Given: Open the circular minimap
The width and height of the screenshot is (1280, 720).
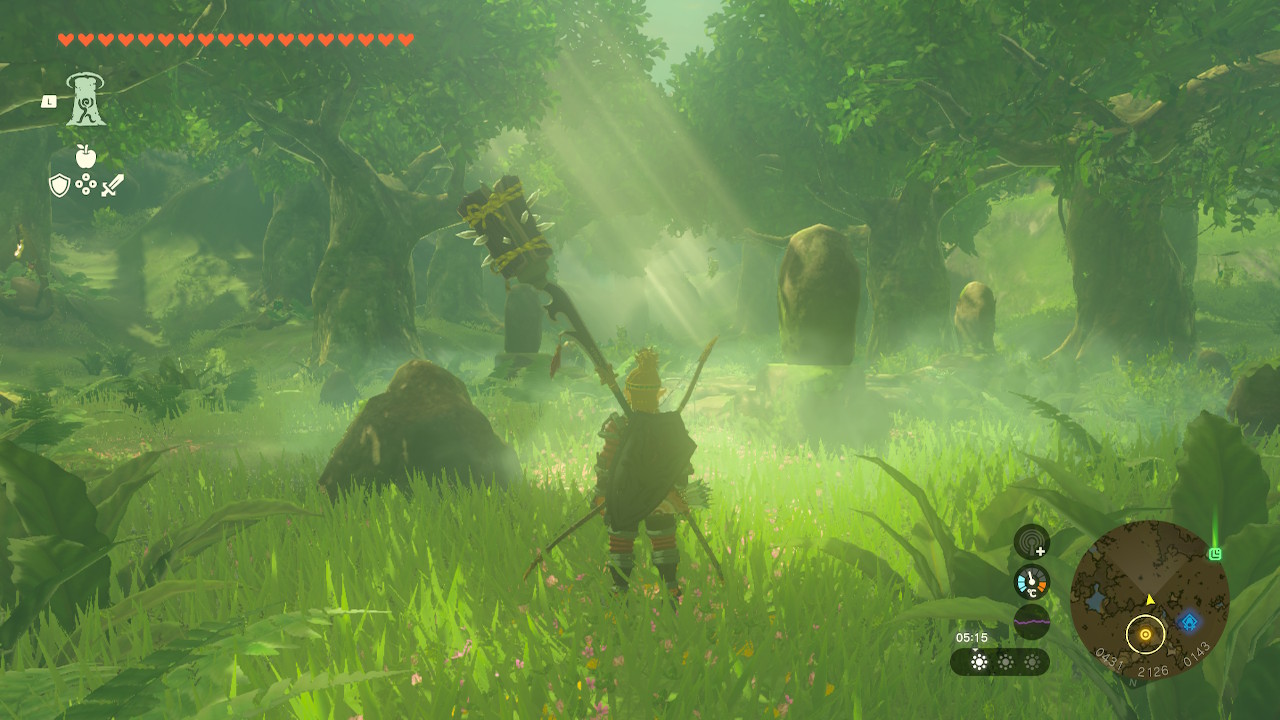Looking at the screenshot, I should click(1149, 599).
